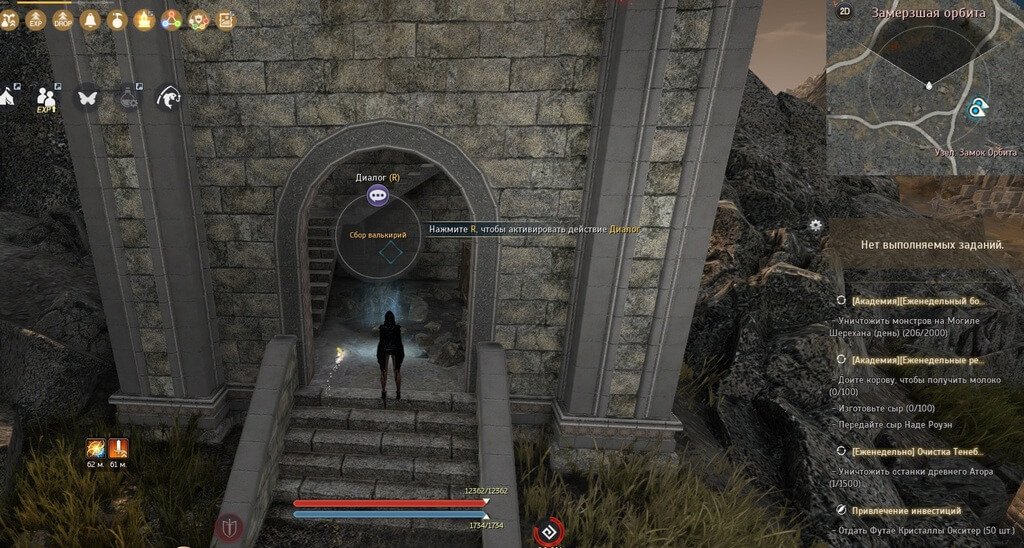The image size is (1024, 548).
Task: Click the glowing castle icon
Action: click(x=145, y=19)
